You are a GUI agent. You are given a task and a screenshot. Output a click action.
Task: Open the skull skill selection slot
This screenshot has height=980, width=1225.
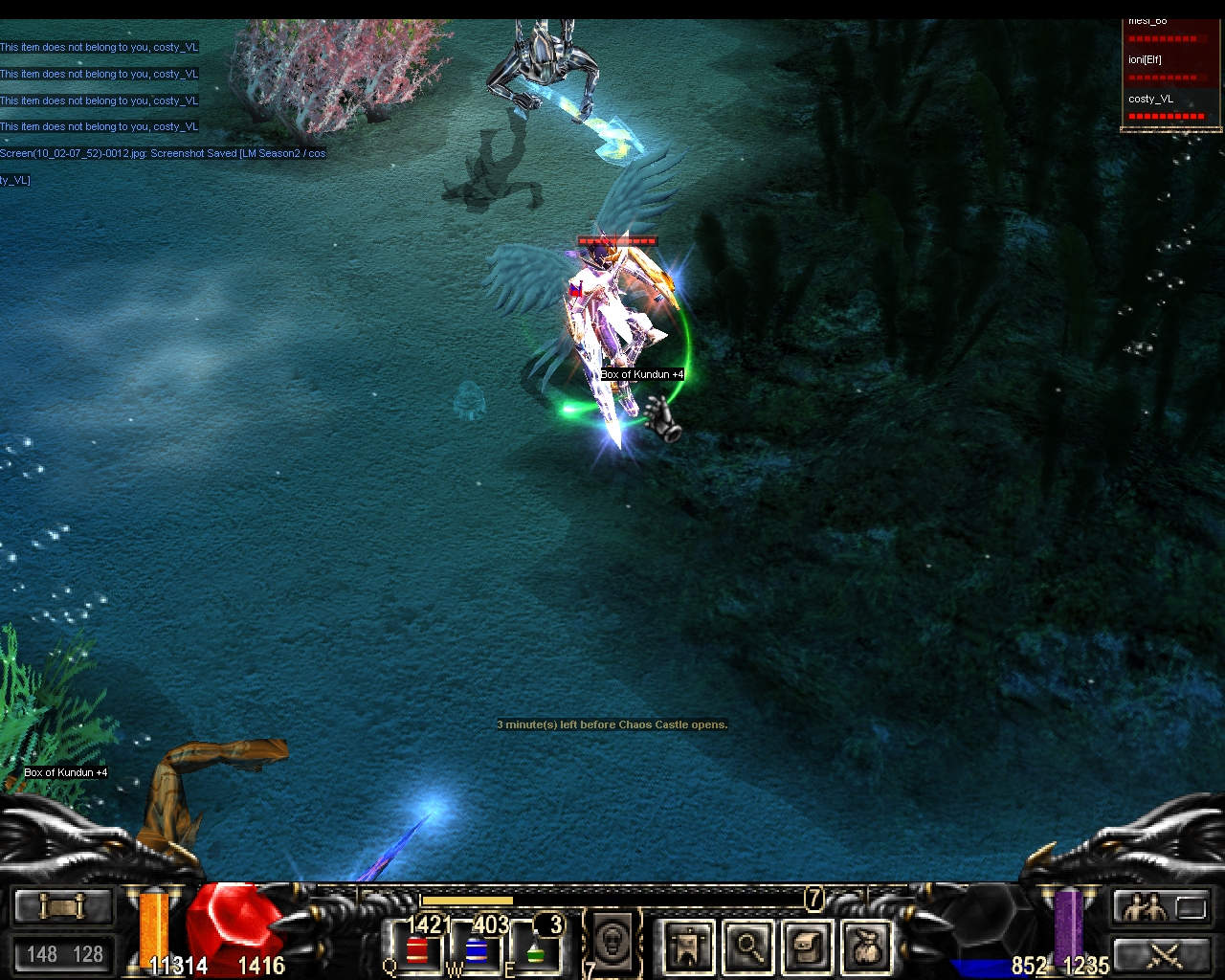click(x=612, y=943)
